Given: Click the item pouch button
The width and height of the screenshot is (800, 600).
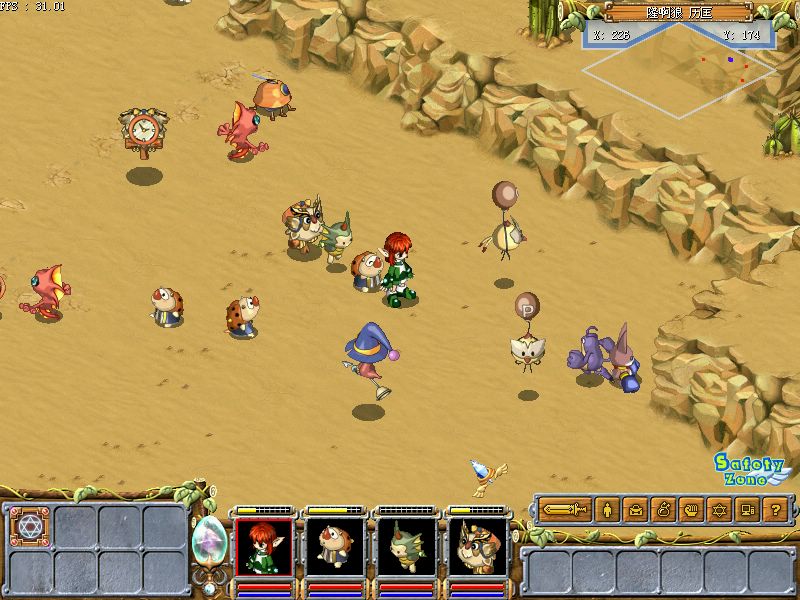Looking at the screenshot, I should pyautogui.click(x=663, y=510).
